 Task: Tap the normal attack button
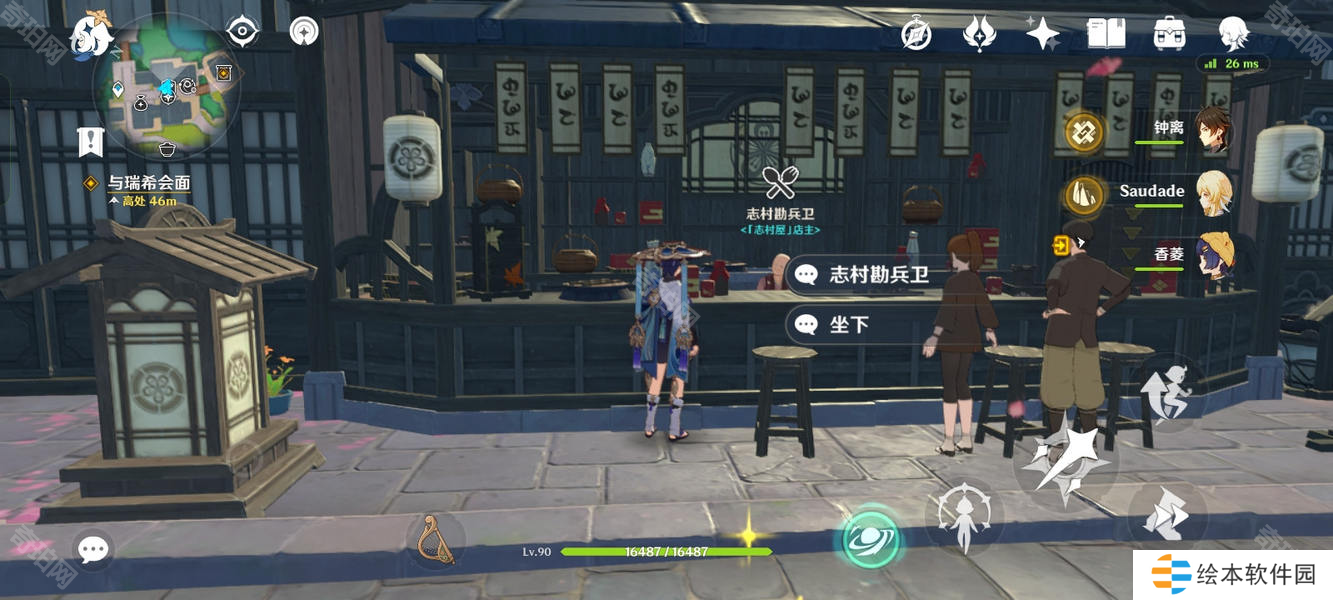1066,461
